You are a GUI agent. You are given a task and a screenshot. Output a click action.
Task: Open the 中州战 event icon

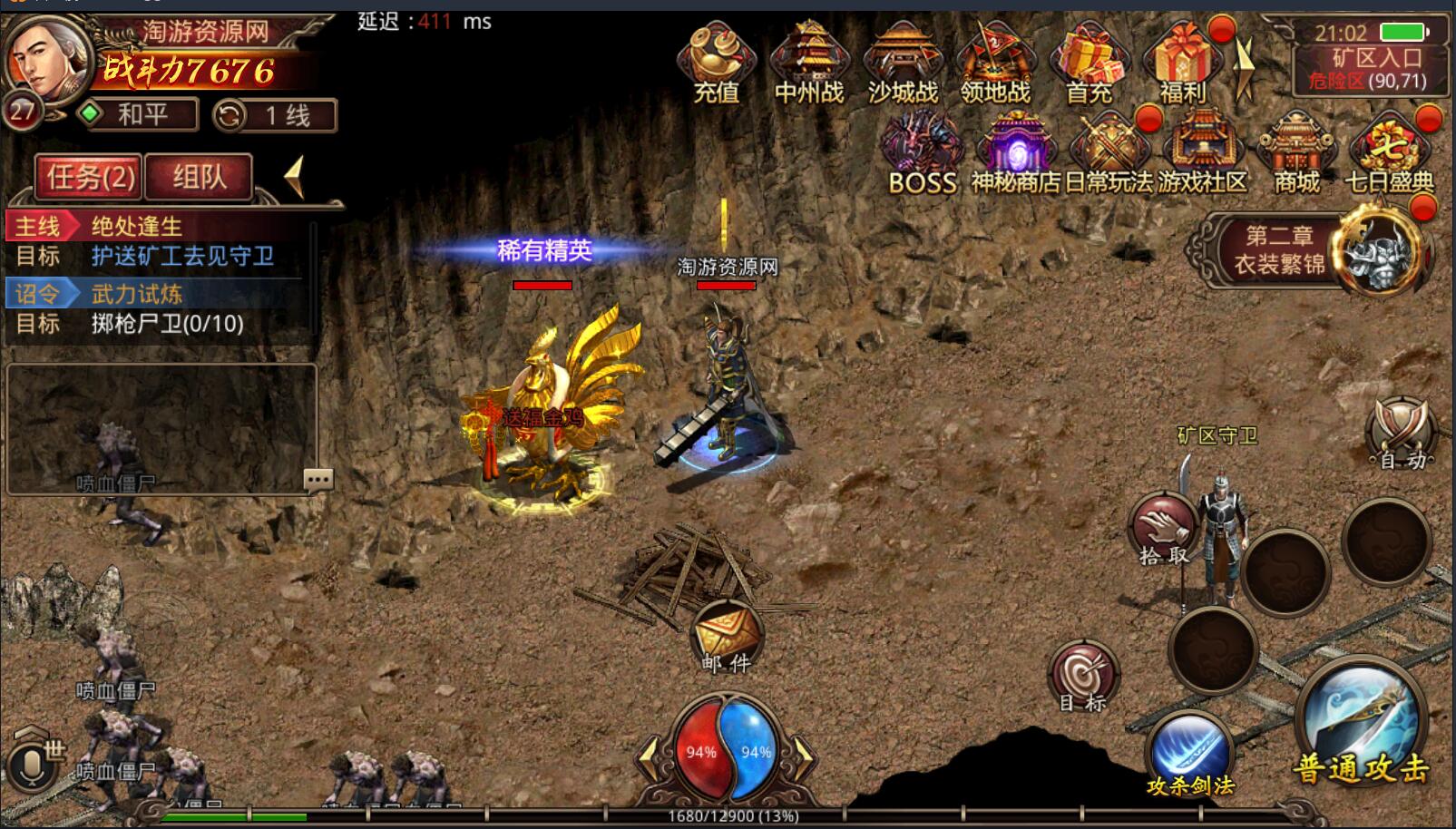[808, 60]
